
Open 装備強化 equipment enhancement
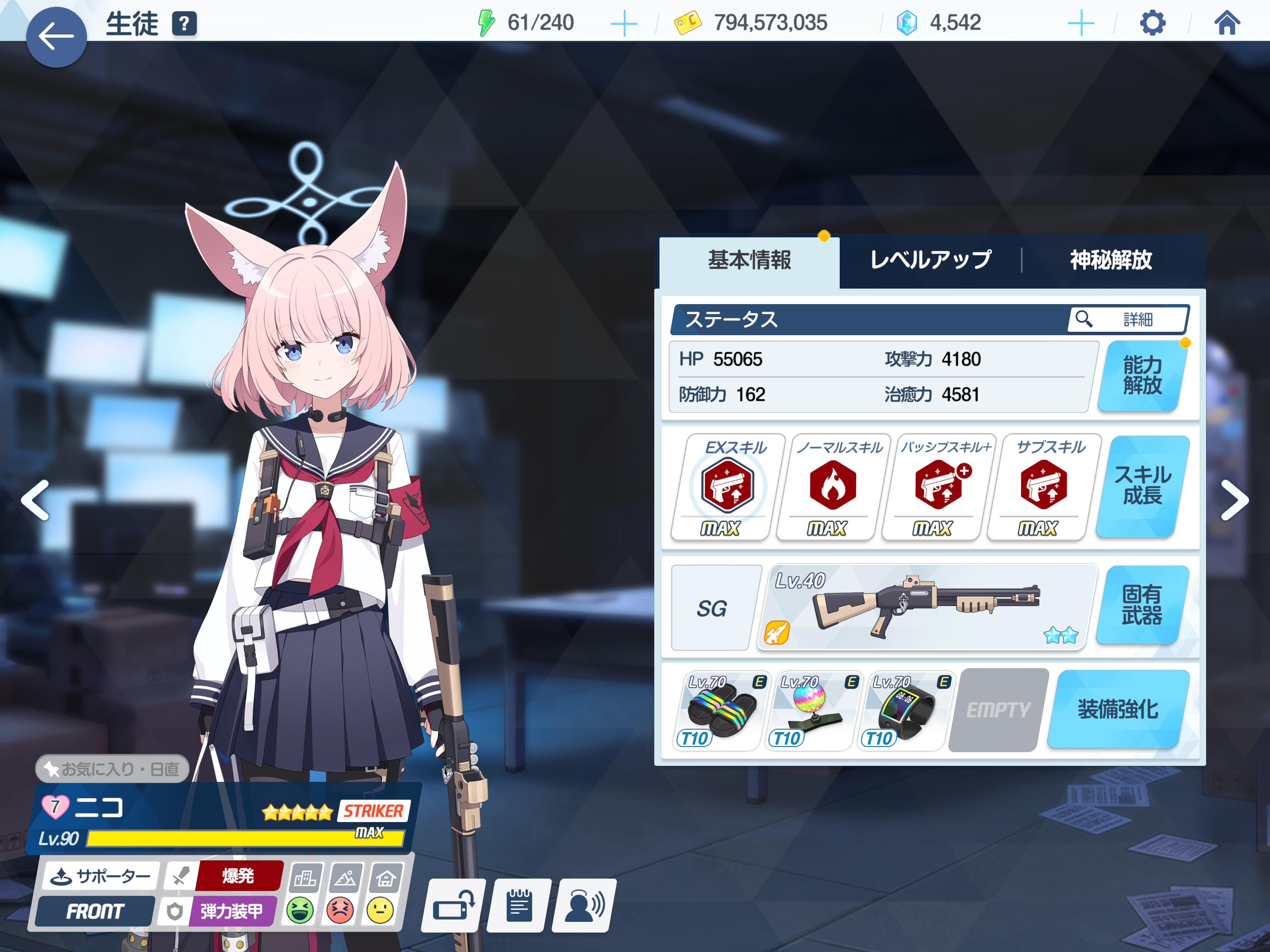click(x=1117, y=710)
